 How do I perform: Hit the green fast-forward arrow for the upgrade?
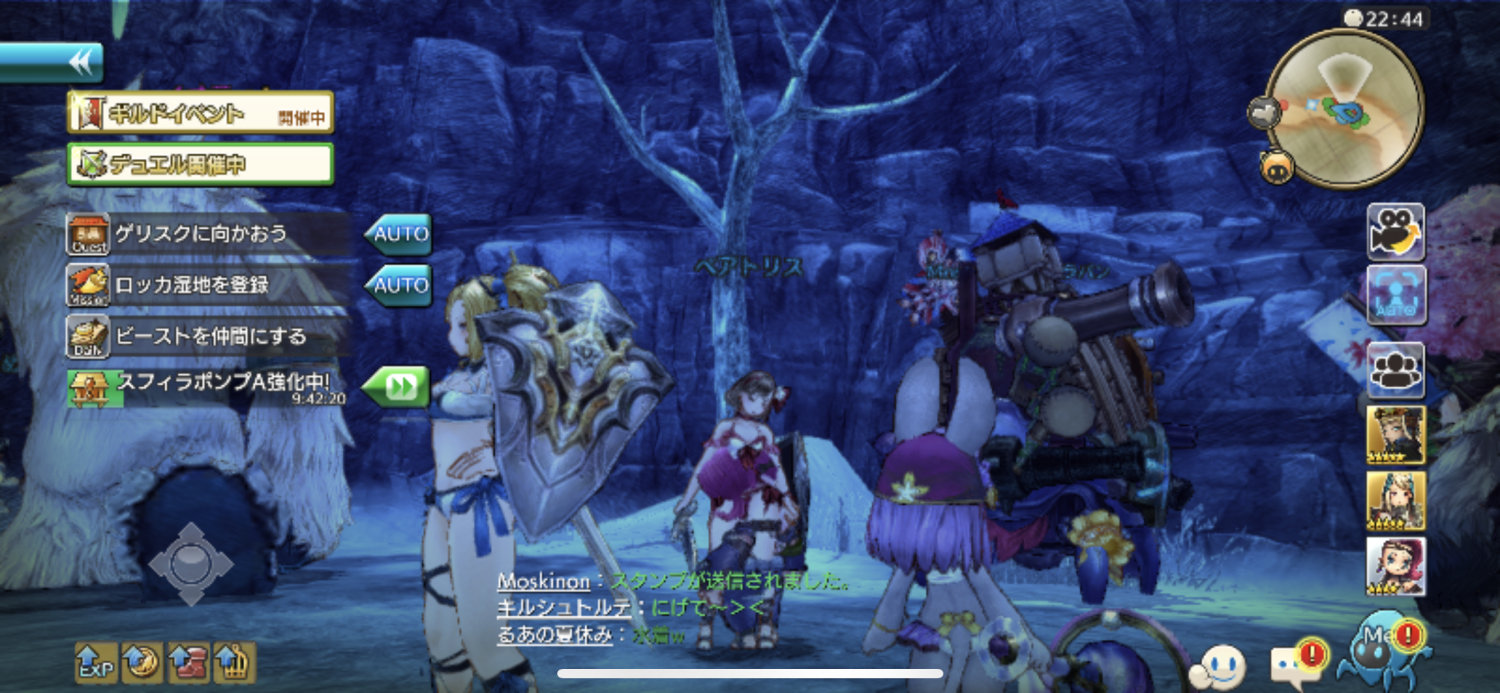tap(396, 387)
